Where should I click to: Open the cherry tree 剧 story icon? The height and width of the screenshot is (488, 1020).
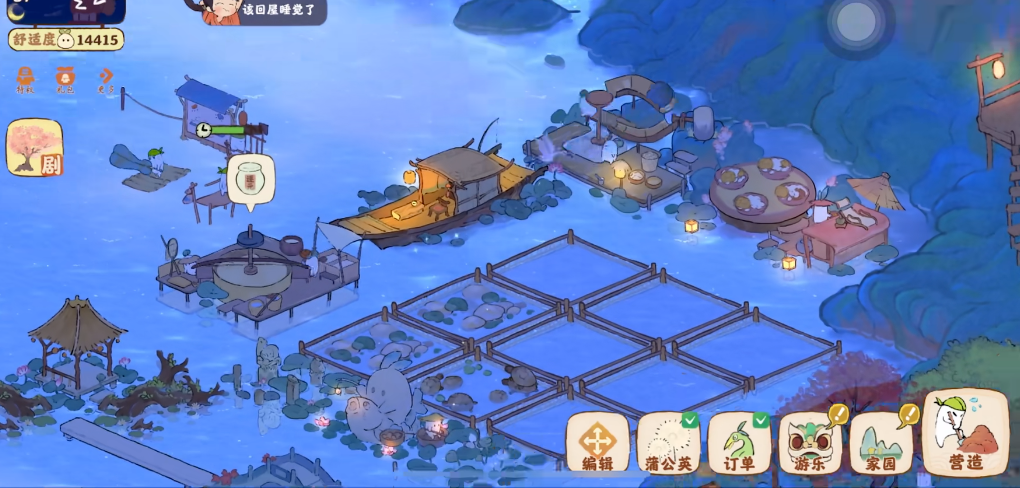click(x=35, y=148)
